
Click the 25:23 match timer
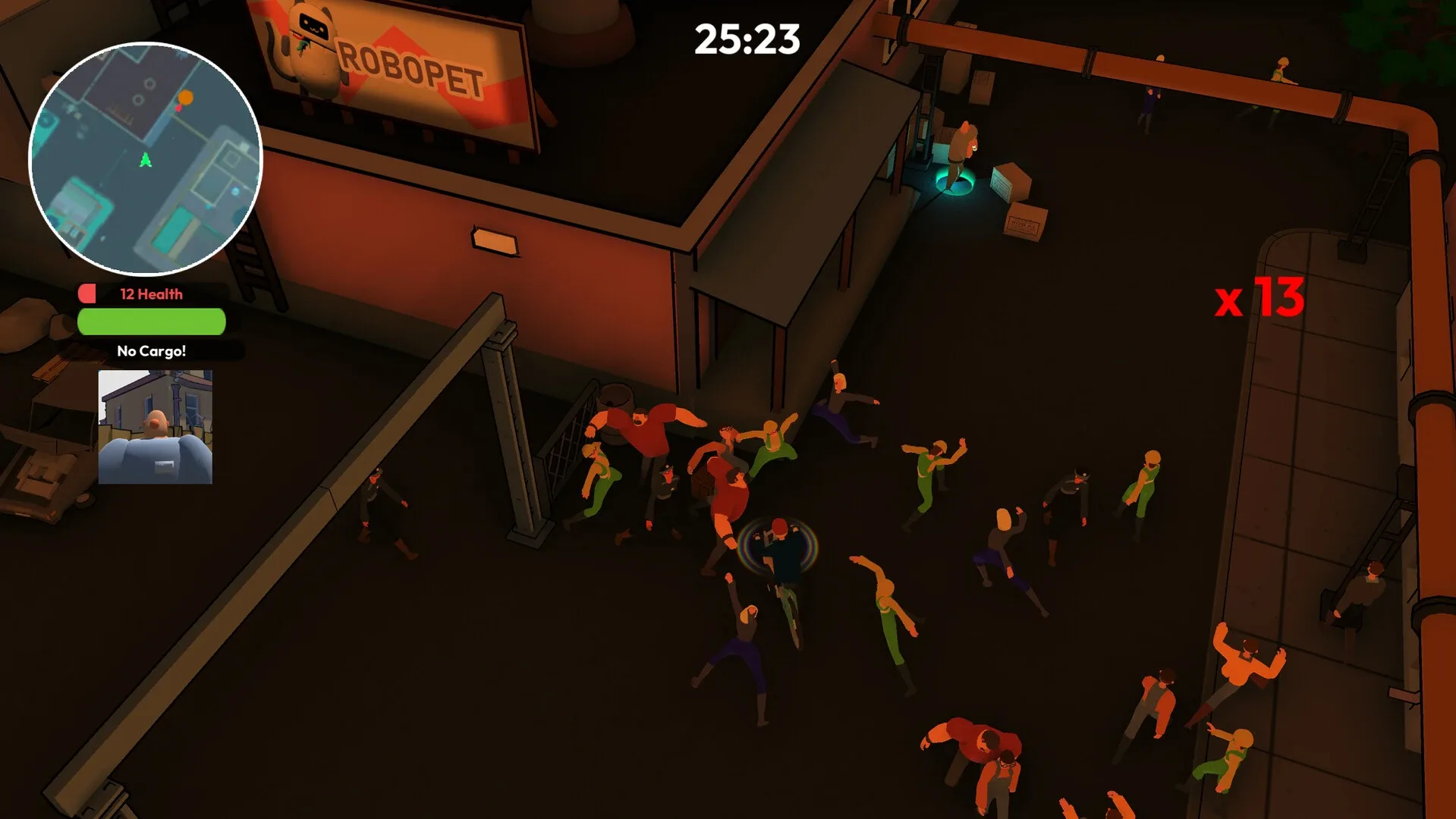[747, 39]
